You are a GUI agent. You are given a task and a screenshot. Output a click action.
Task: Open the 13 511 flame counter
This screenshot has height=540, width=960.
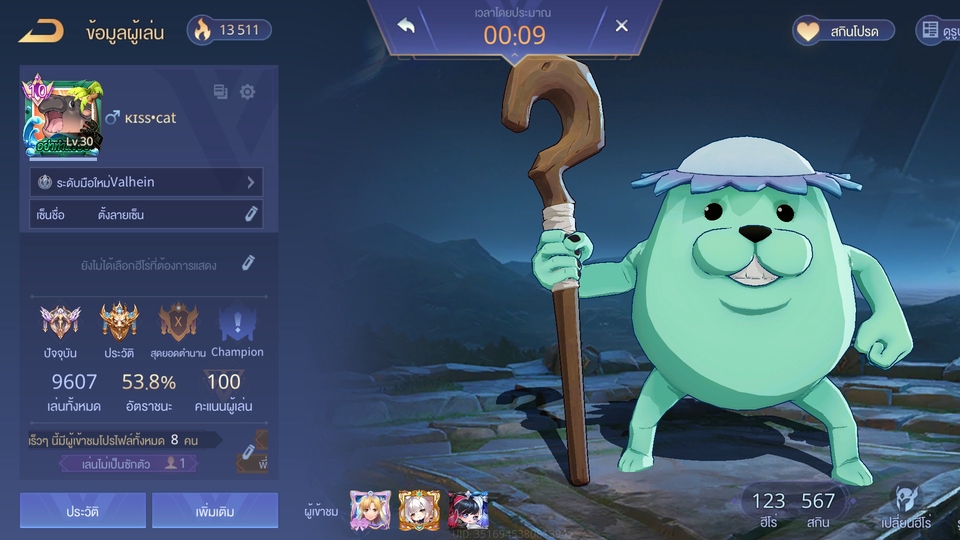pyautogui.click(x=227, y=30)
